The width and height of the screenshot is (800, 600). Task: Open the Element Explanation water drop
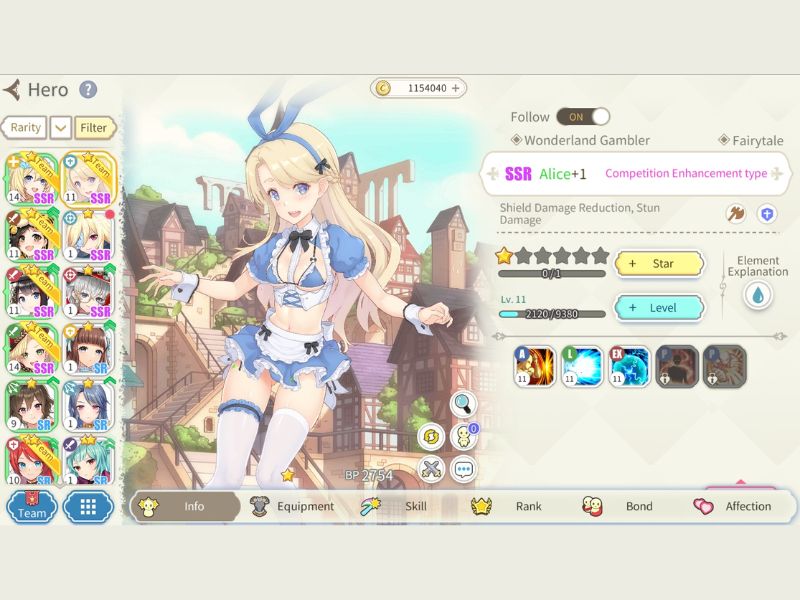(x=757, y=295)
